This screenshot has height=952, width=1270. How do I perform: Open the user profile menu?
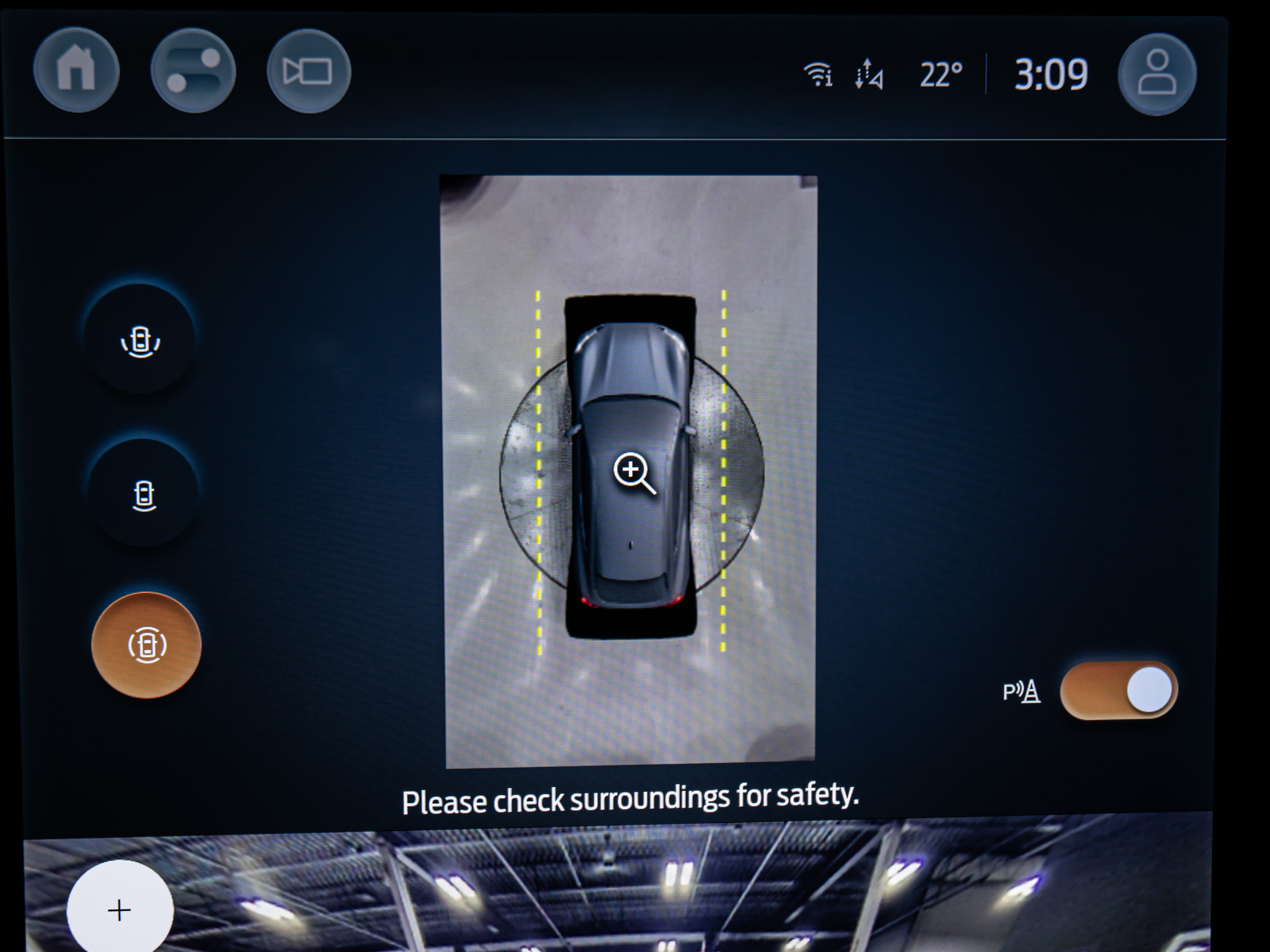[x=1157, y=74]
